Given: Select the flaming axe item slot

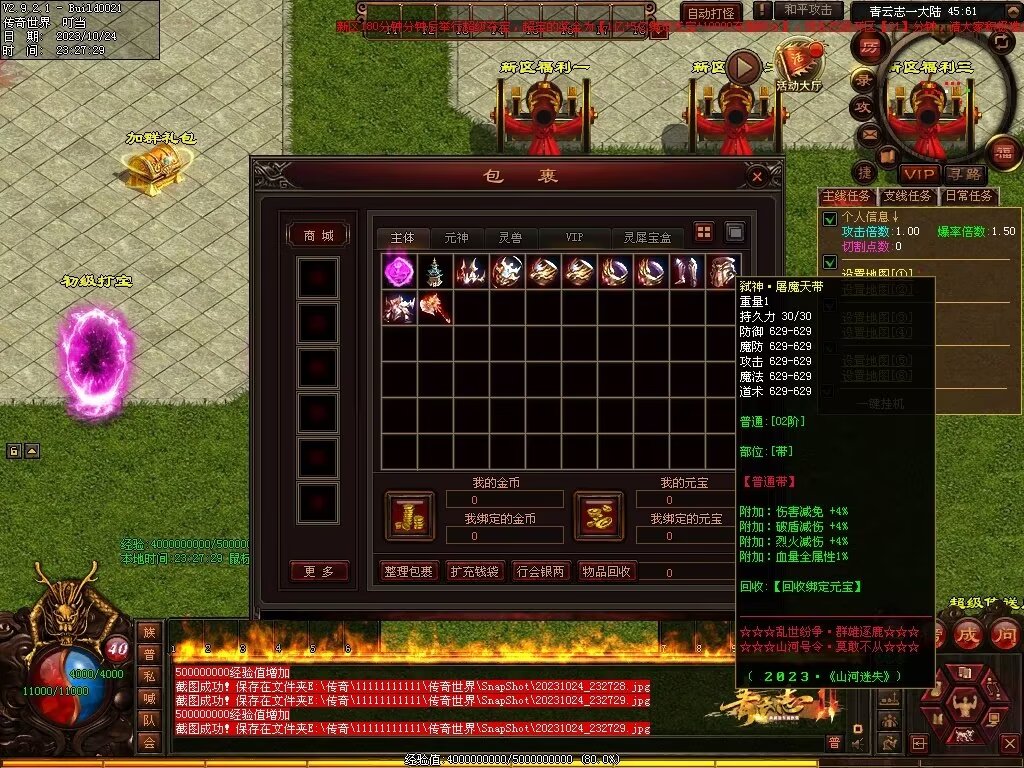Looking at the screenshot, I should [436, 307].
